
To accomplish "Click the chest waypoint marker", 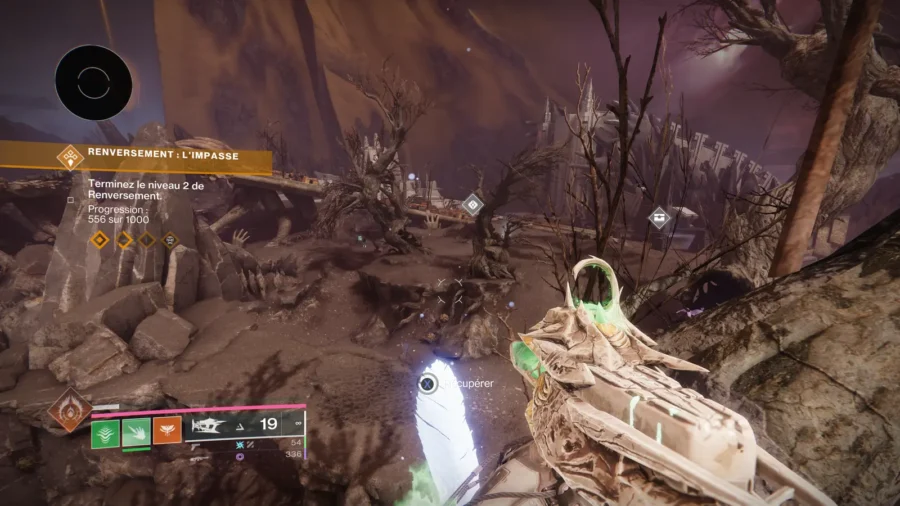I will [659, 217].
